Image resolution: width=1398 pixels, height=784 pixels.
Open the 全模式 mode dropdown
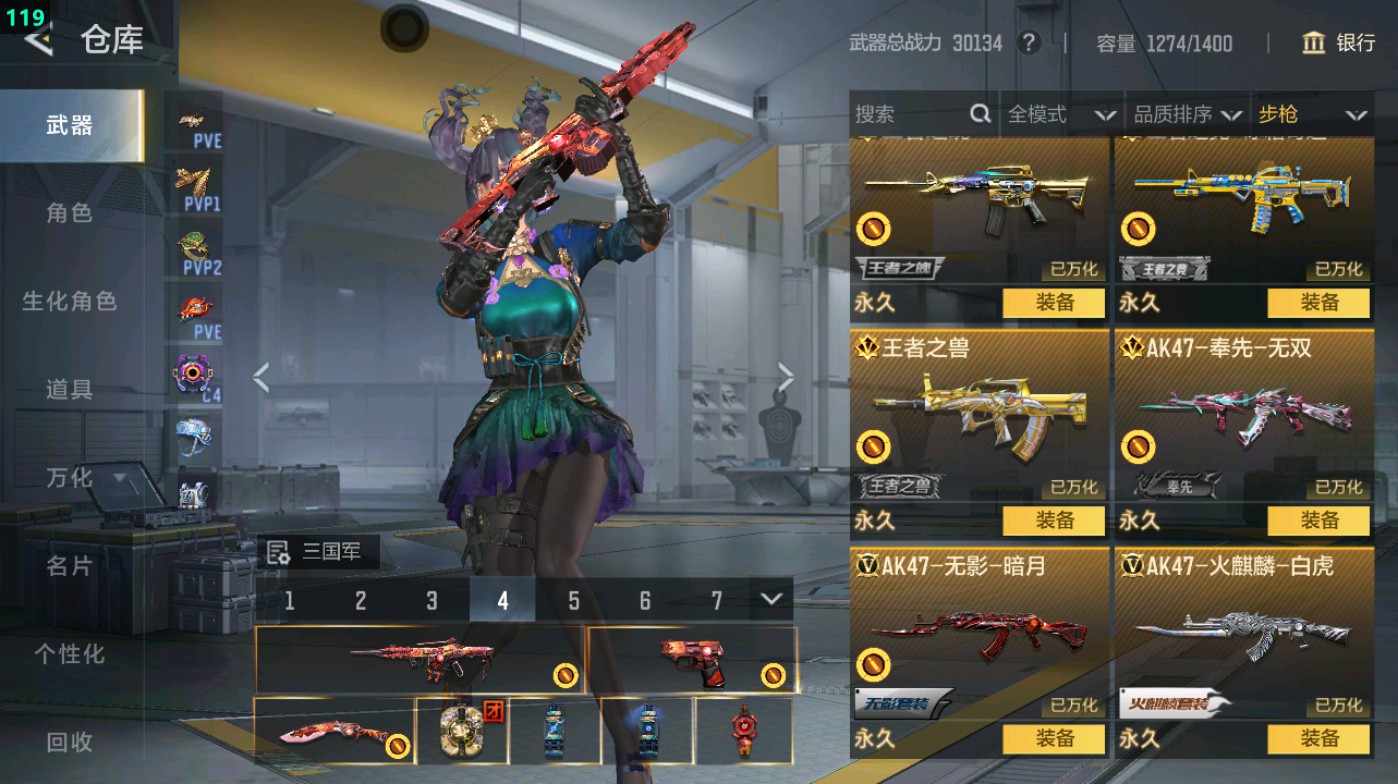1060,115
